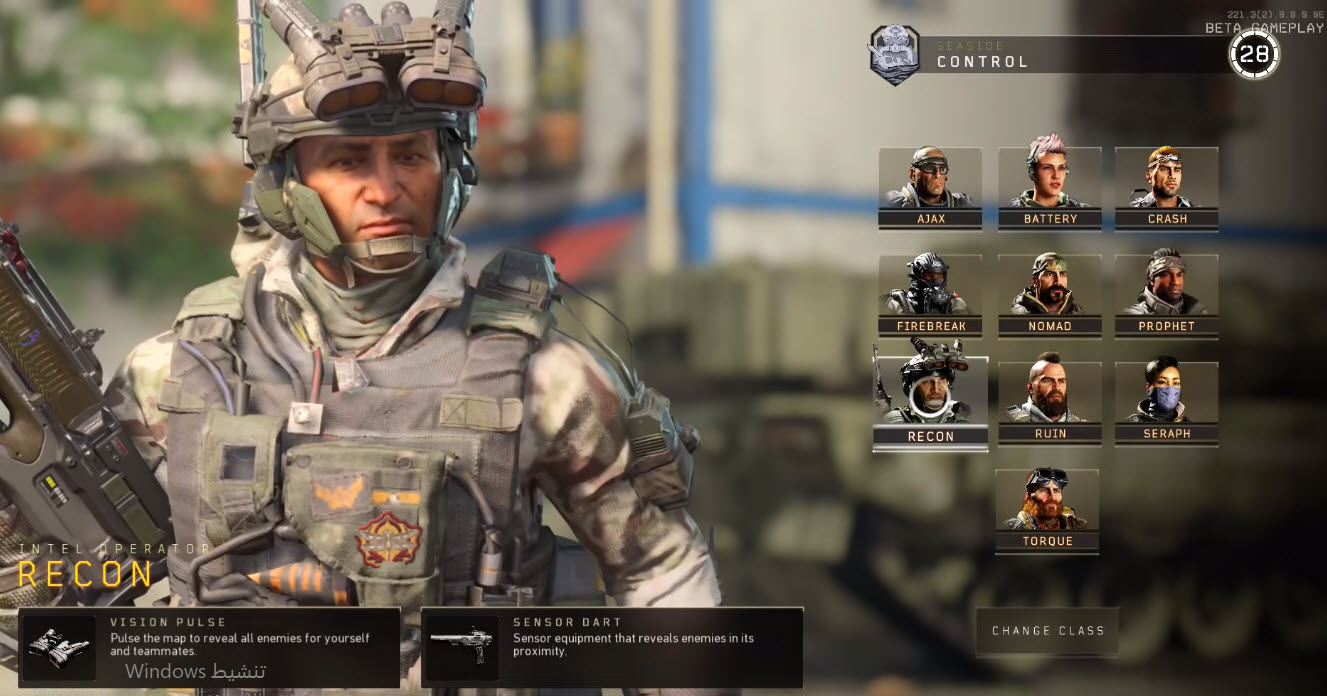The width and height of the screenshot is (1327, 696).
Task: Choose Battery as your specialist
Action: (1049, 187)
